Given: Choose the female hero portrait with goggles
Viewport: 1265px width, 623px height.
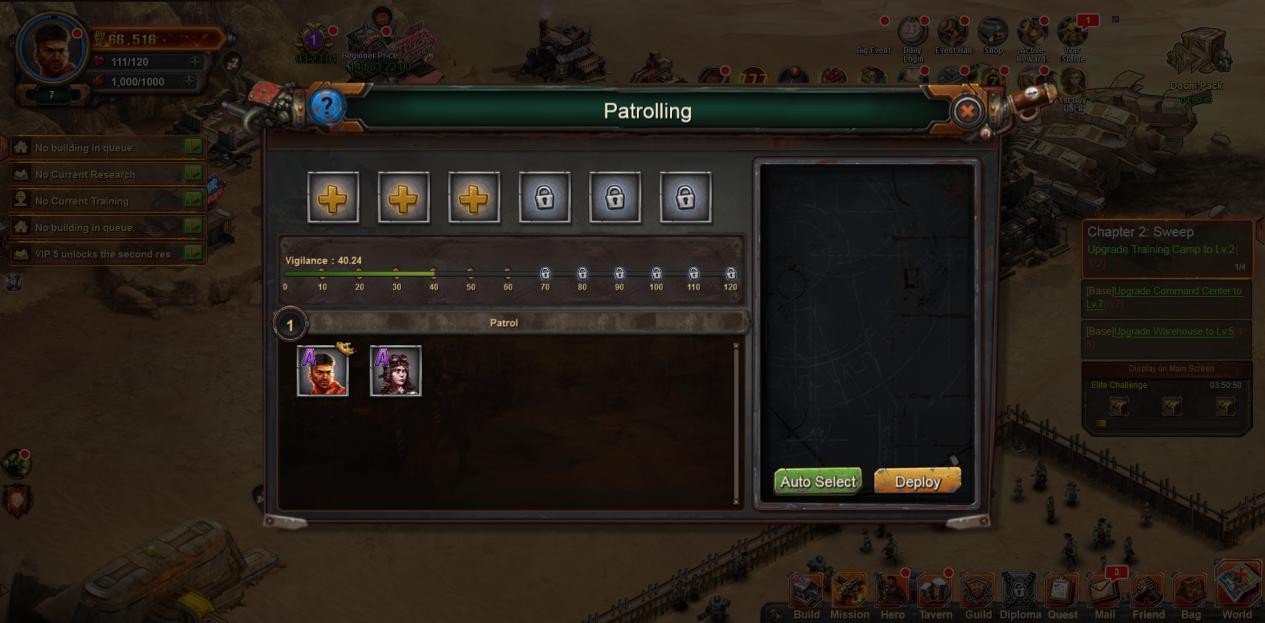Looking at the screenshot, I should point(396,371).
